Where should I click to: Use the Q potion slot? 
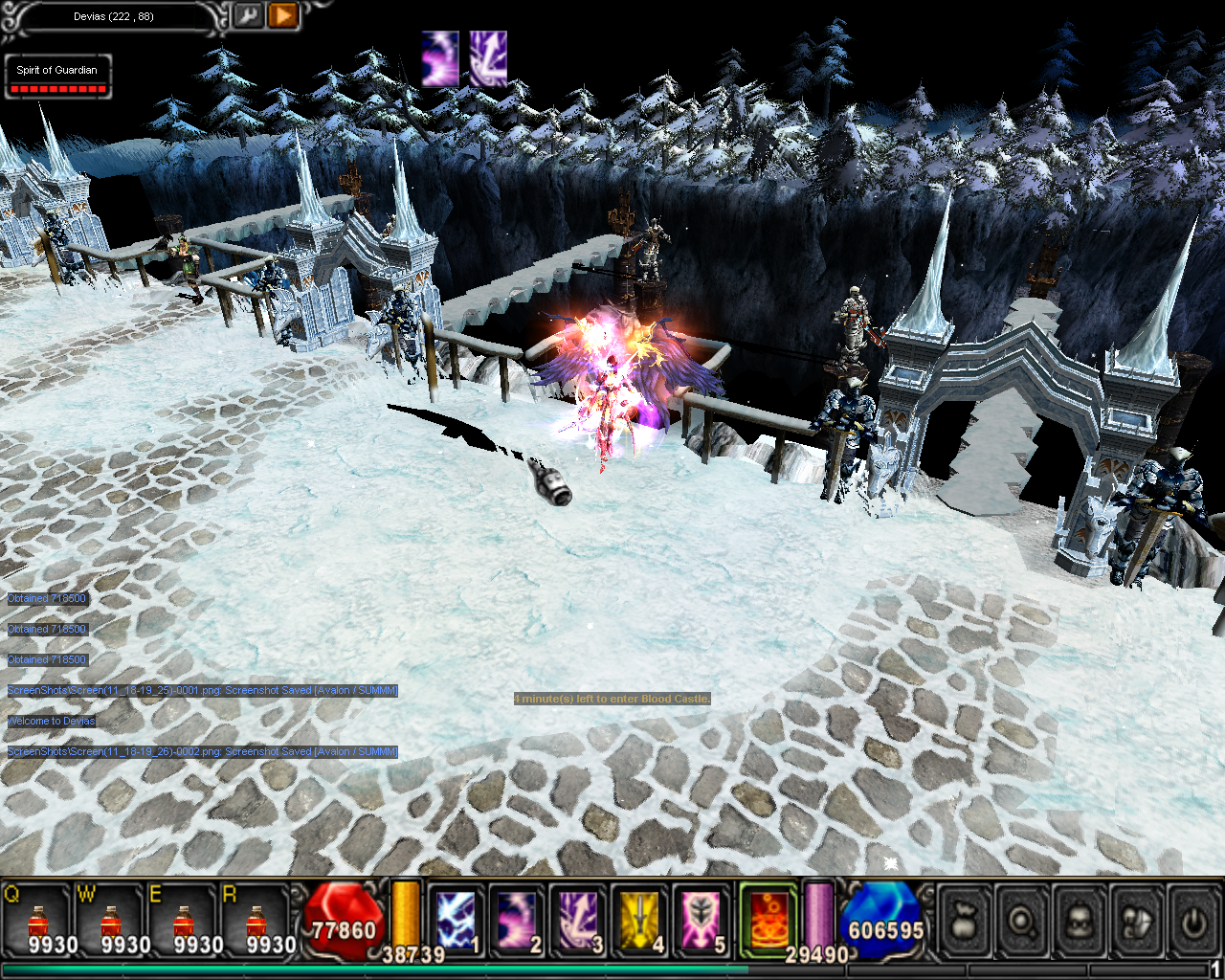coord(38,923)
